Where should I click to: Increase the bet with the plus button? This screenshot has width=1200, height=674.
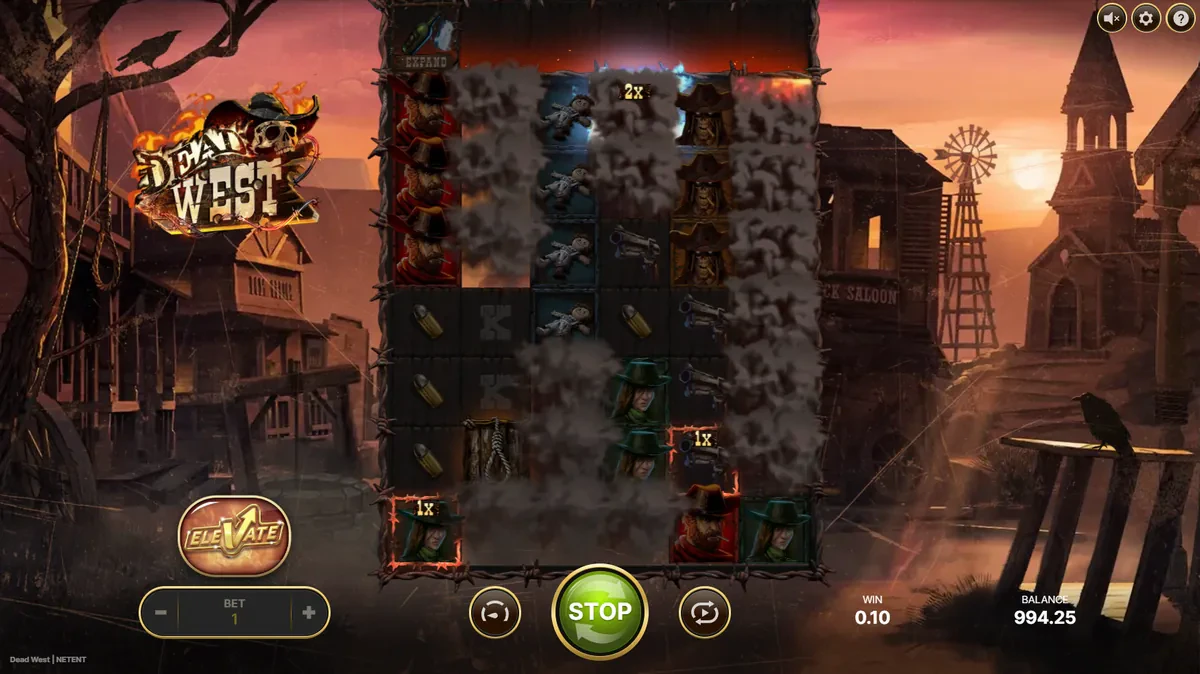[308, 613]
